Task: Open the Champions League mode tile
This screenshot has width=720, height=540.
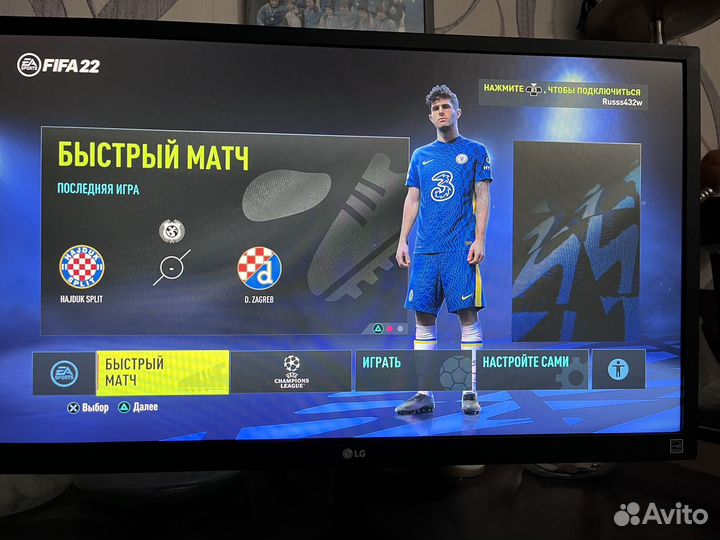Action: tap(291, 371)
